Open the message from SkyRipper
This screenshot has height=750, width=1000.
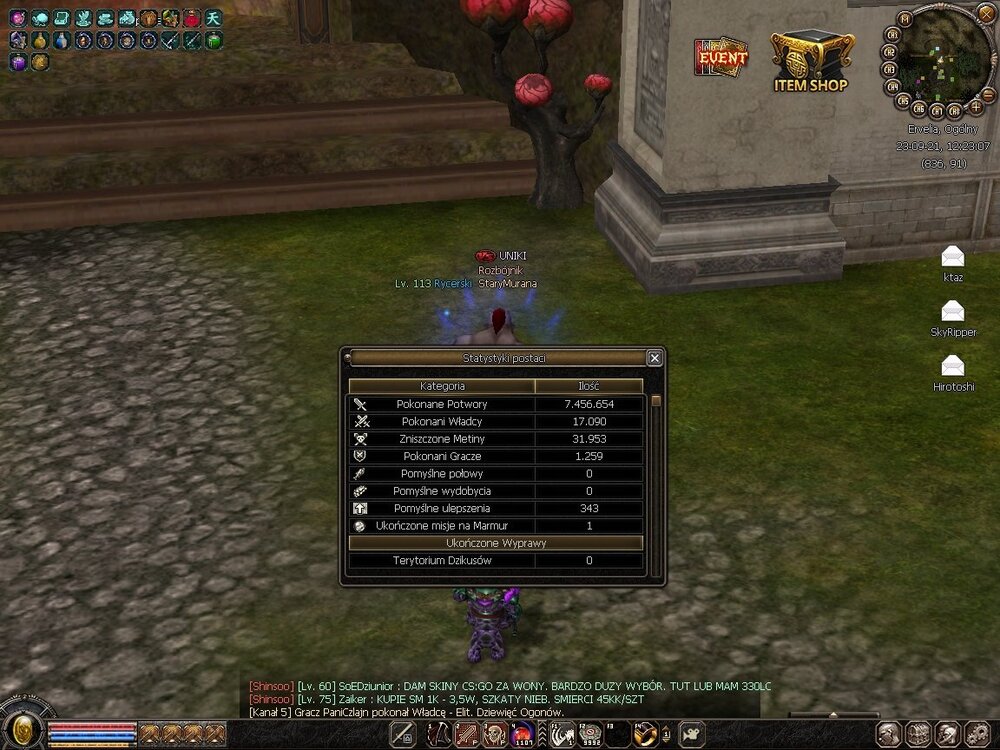(x=953, y=311)
